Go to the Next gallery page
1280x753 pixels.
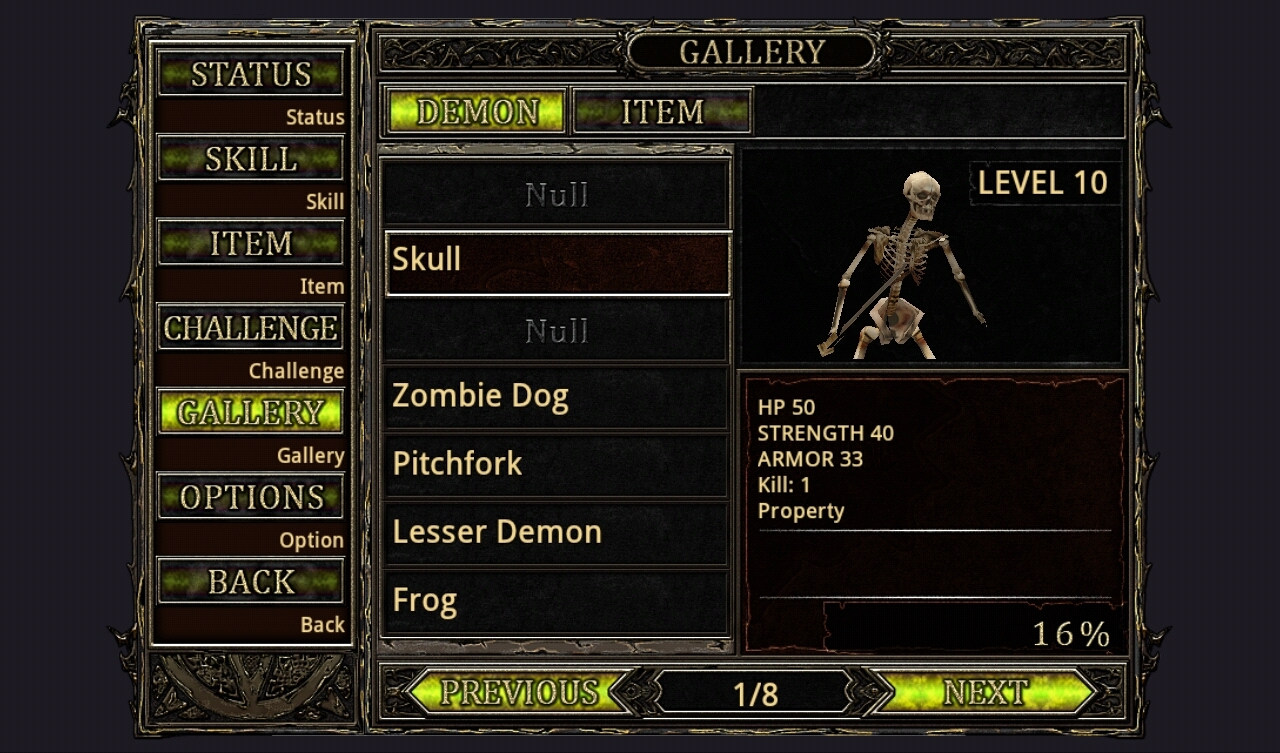985,692
